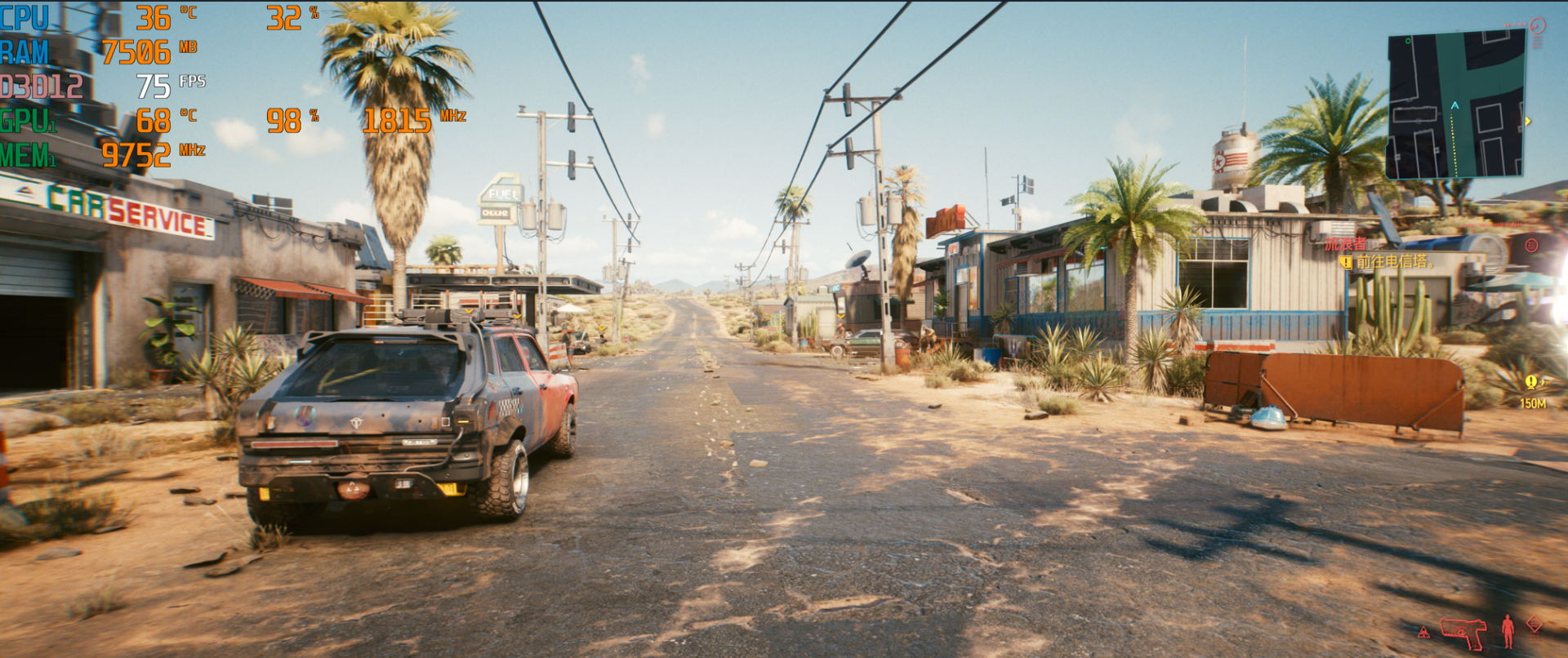Select the red pistol weapon icon
Image resolution: width=1568 pixels, height=658 pixels.
(x=1463, y=632)
